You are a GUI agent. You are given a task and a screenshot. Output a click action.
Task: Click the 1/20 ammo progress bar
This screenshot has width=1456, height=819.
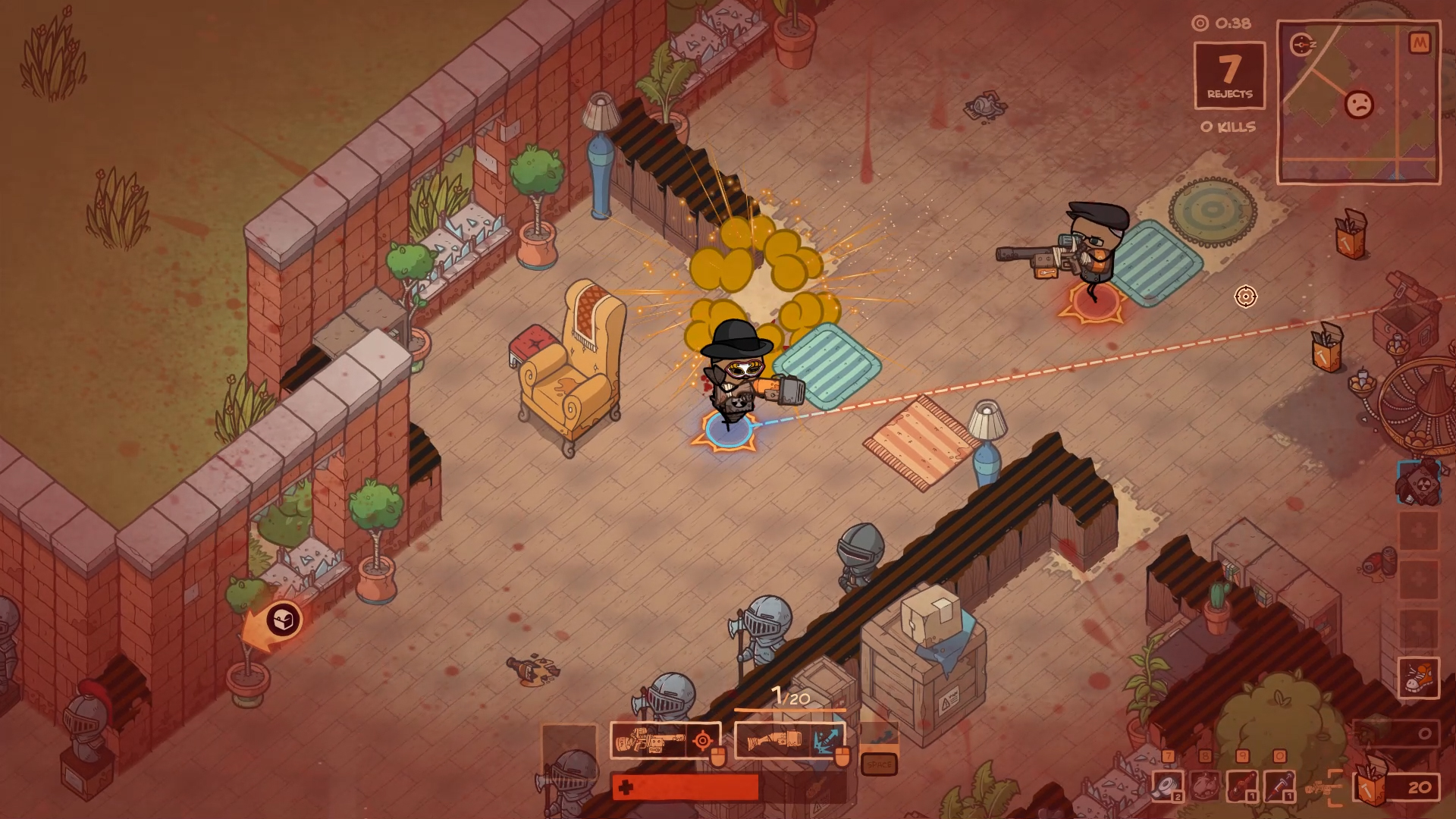[x=790, y=709]
